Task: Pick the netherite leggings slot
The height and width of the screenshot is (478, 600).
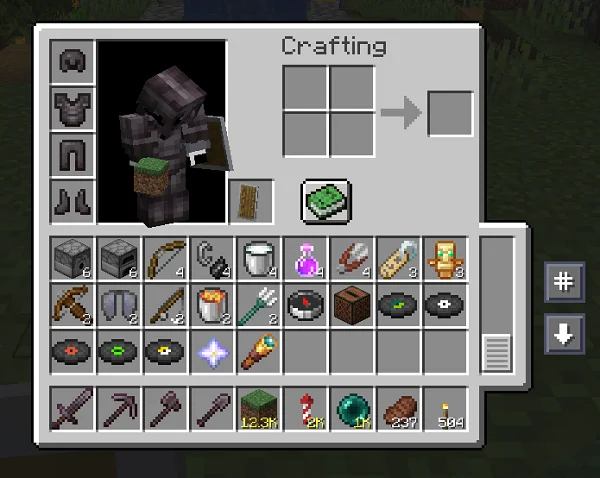Action: point(74,155)
